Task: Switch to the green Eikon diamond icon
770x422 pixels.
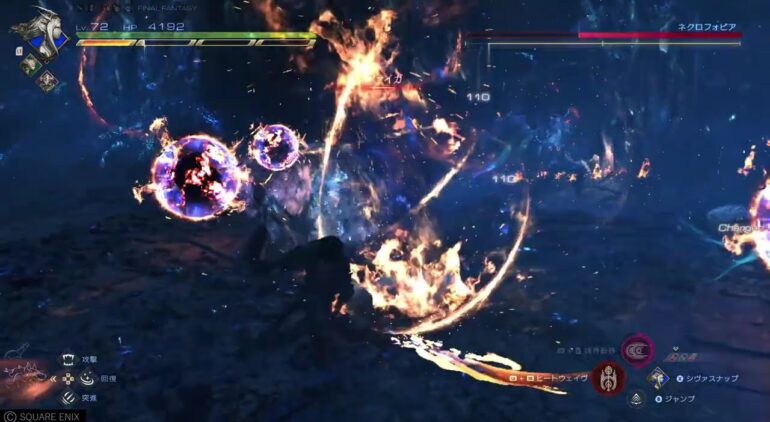Action: point(30,62)
